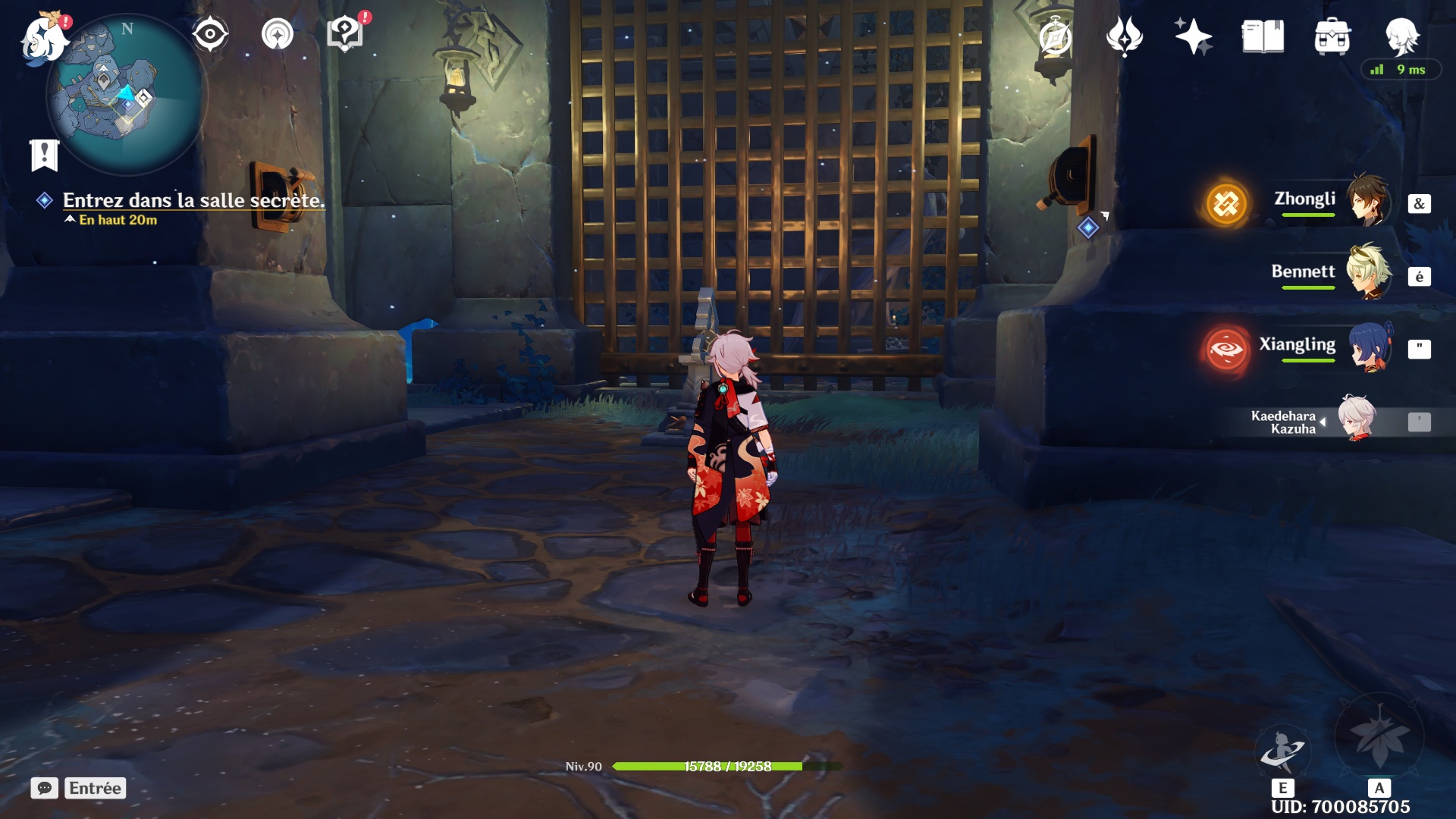Open the inventory backpack icon
1456x819 pixels.
1332,36
